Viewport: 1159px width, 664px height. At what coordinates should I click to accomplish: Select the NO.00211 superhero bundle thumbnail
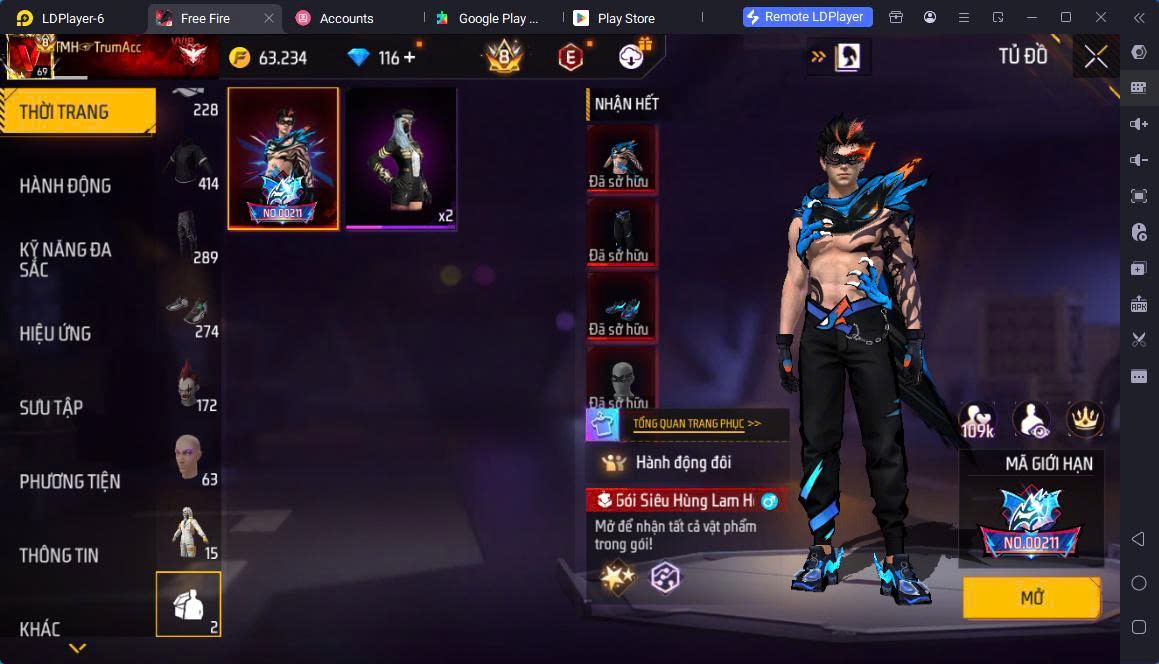[x=283, y=158]
